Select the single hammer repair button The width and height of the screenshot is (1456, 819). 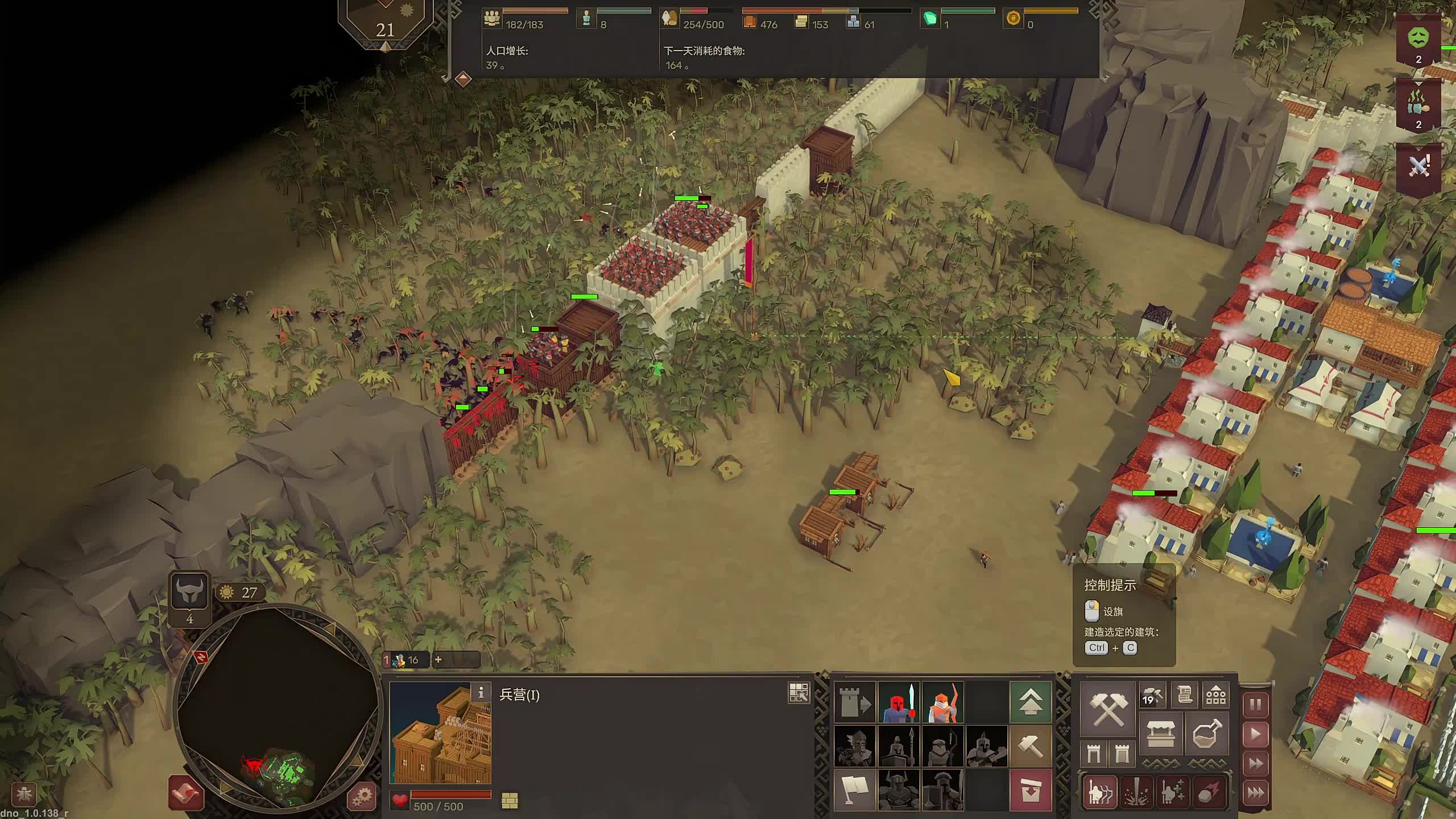[1030, 746]
